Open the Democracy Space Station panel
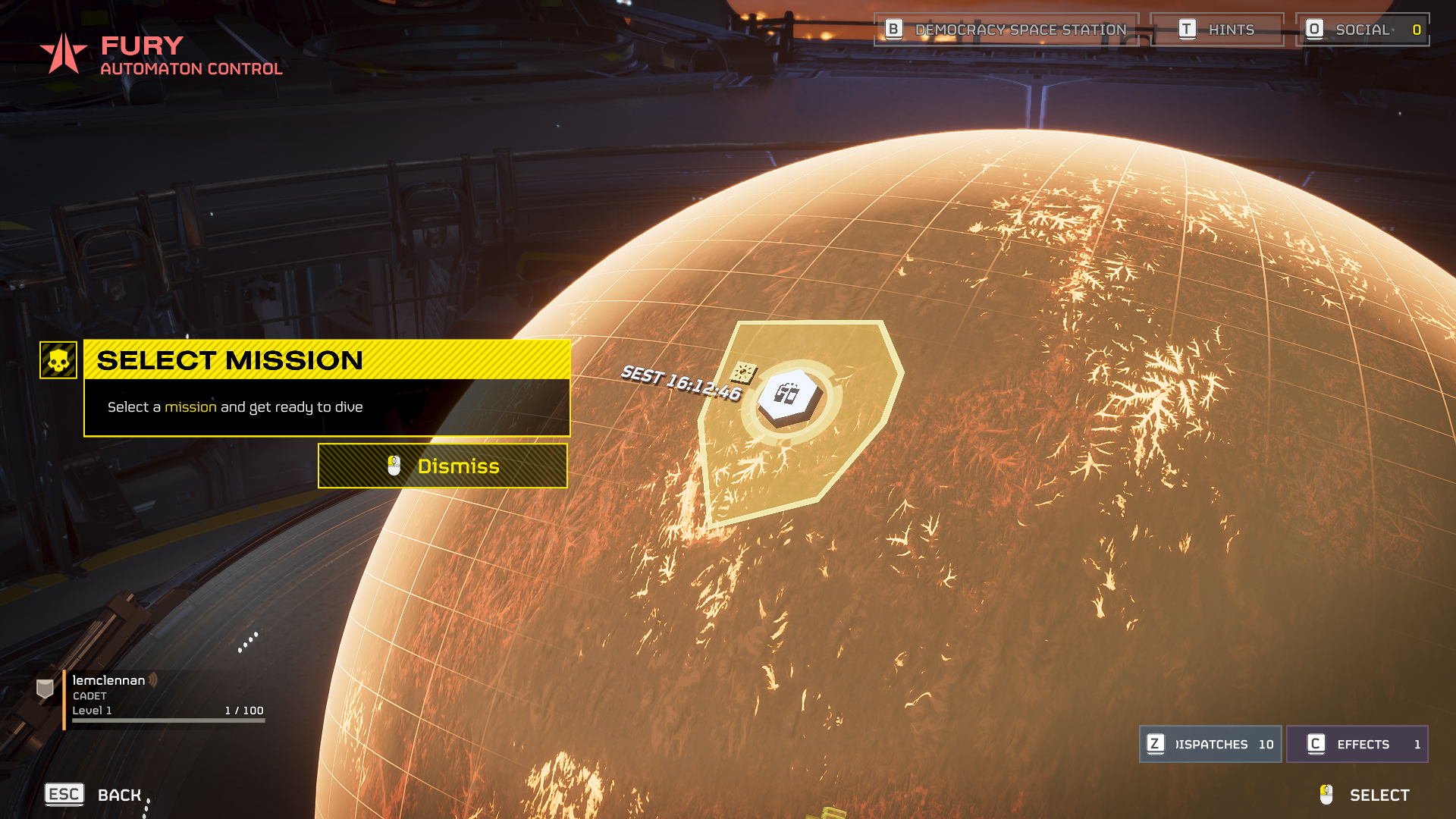This screenshot has height=819, width=1456. pyautogui.click(x=1006, y=30)
